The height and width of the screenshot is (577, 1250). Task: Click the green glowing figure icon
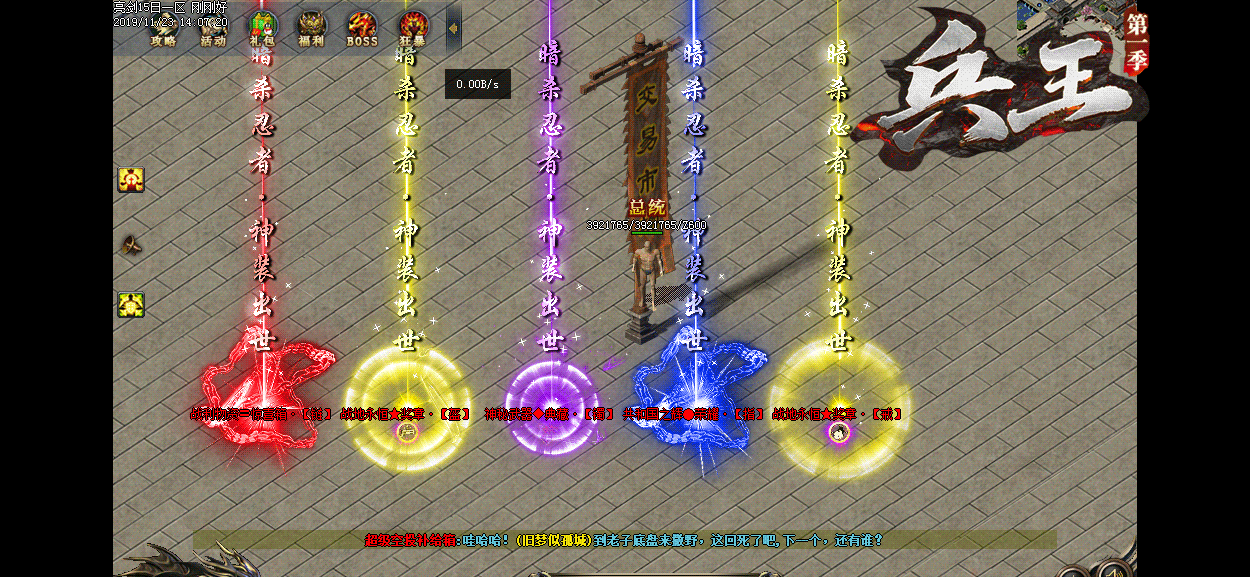131,305
